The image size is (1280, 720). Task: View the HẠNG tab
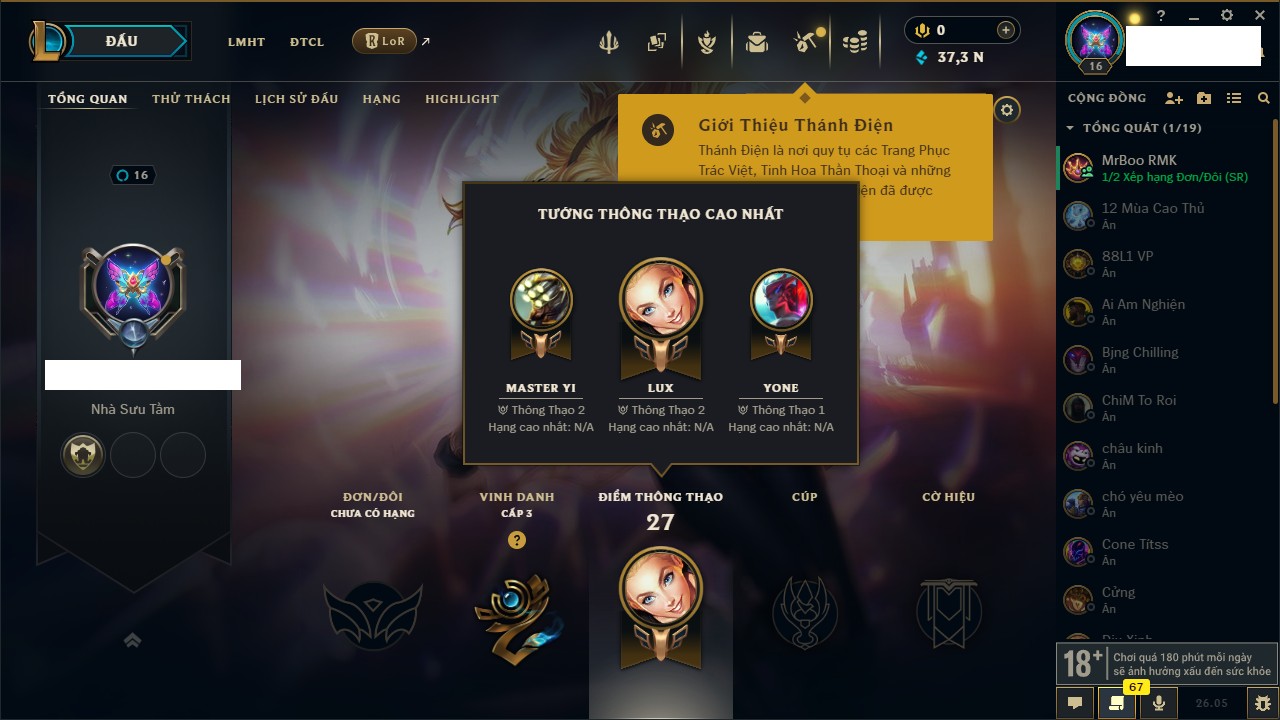point(381,99)
